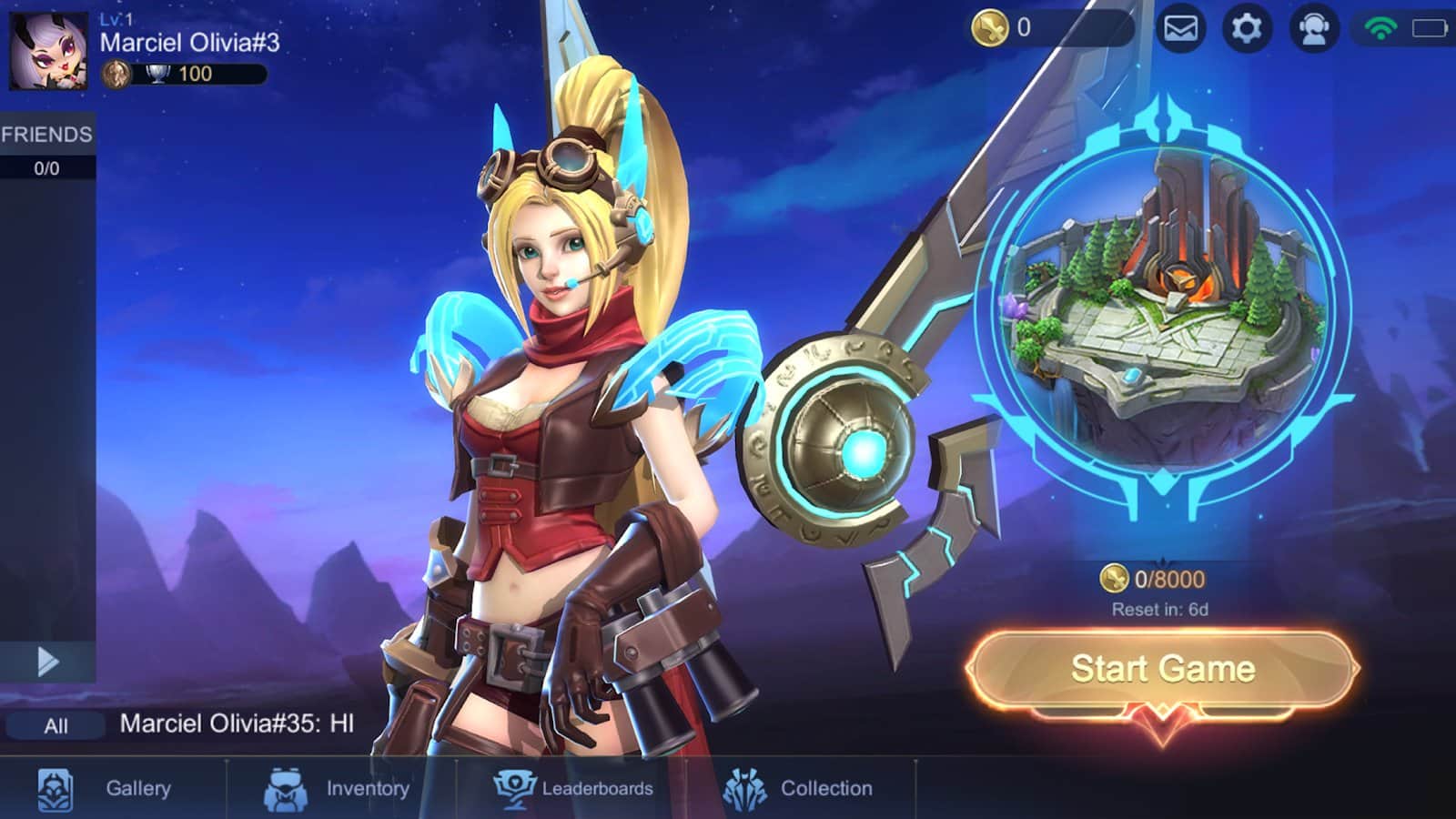Expand the friends panel arrow

pyautogui.click(x=47, y=662)
